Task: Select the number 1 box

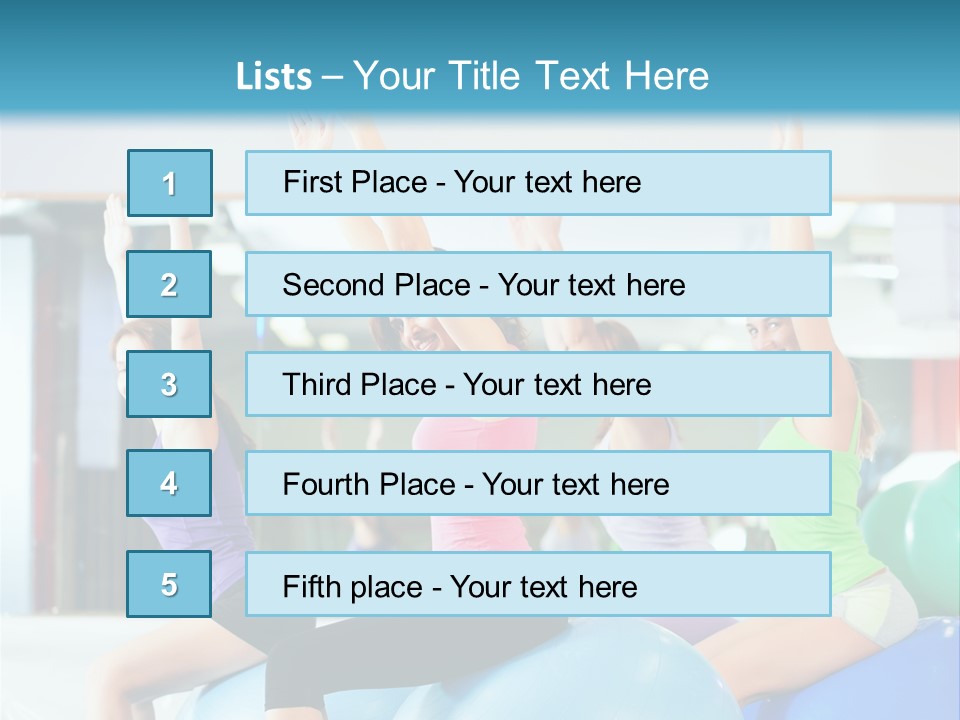Action: pyautogui.click(x=169, y=183)
